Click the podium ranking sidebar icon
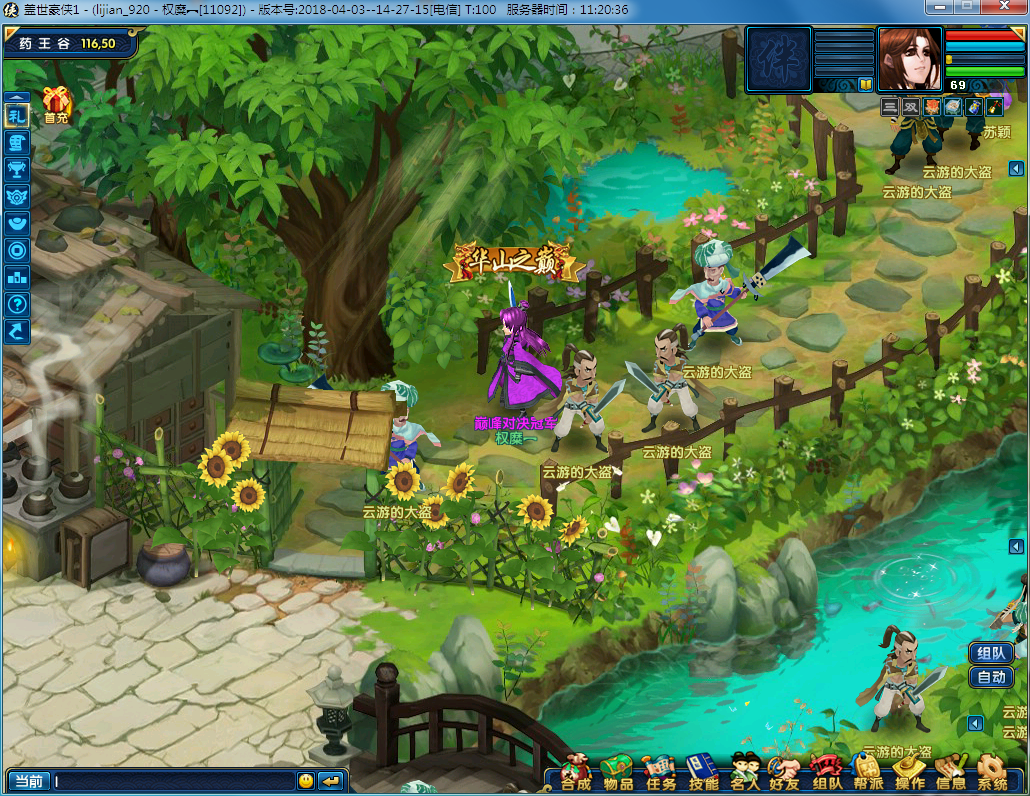The height and width of the screenshot is (796, 1030). click(17, 277)
